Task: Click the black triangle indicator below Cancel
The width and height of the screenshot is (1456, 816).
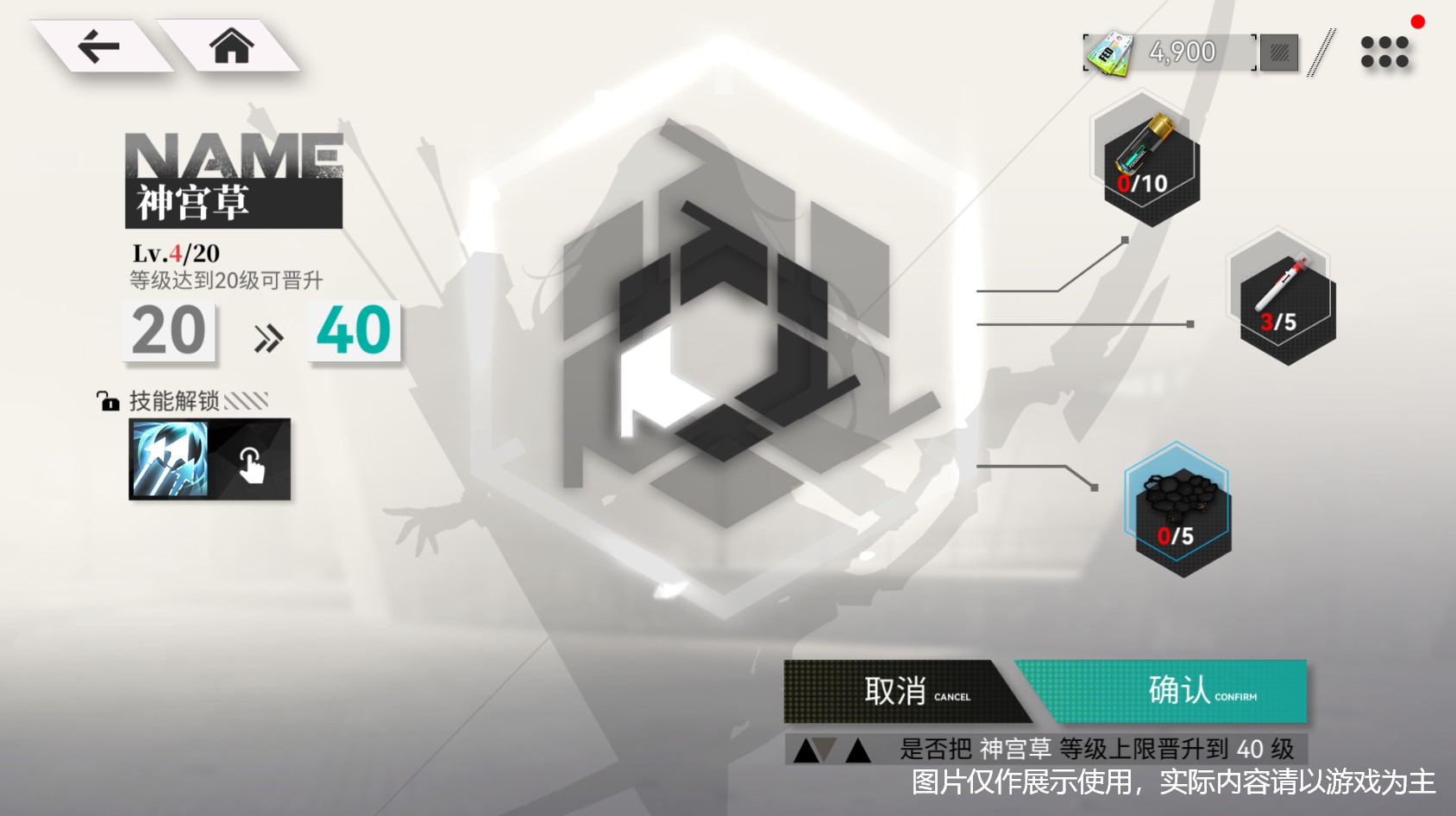Action: [x=806, y=750]
